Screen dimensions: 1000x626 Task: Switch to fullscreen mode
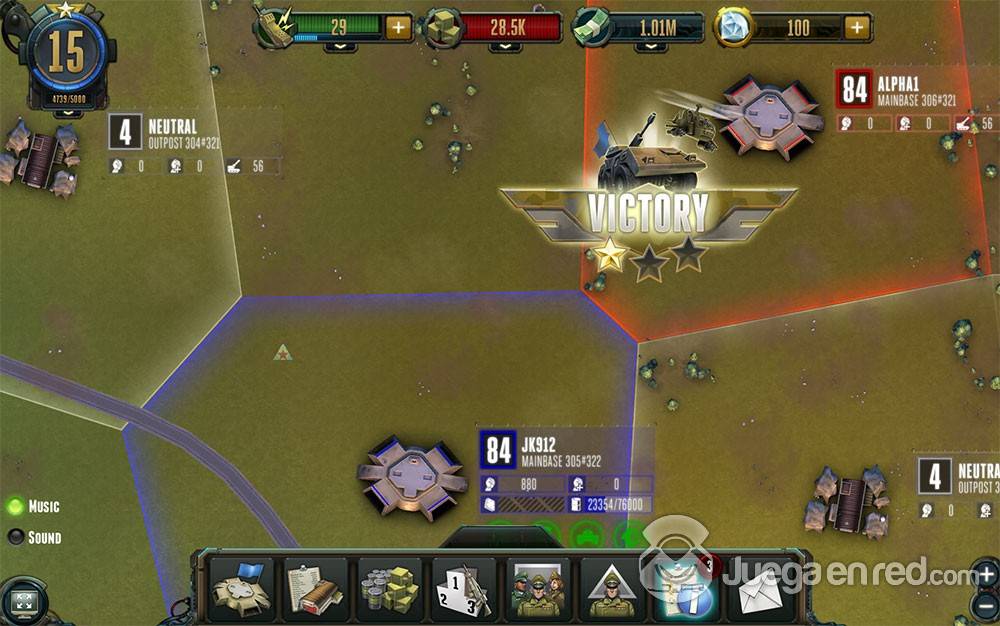click(x=25, y=603)
